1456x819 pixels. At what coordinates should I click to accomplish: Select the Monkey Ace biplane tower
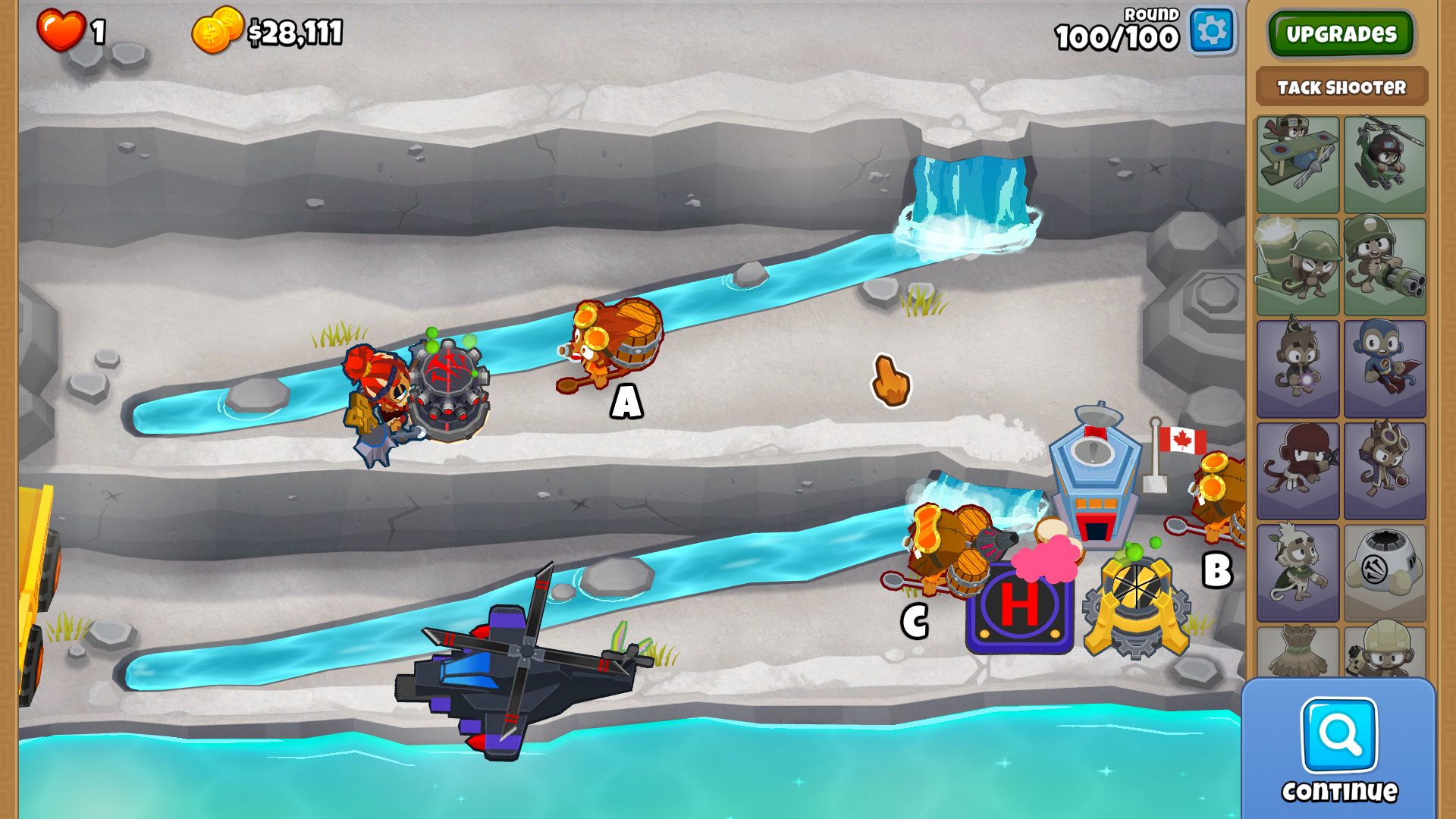[1298, 164]
